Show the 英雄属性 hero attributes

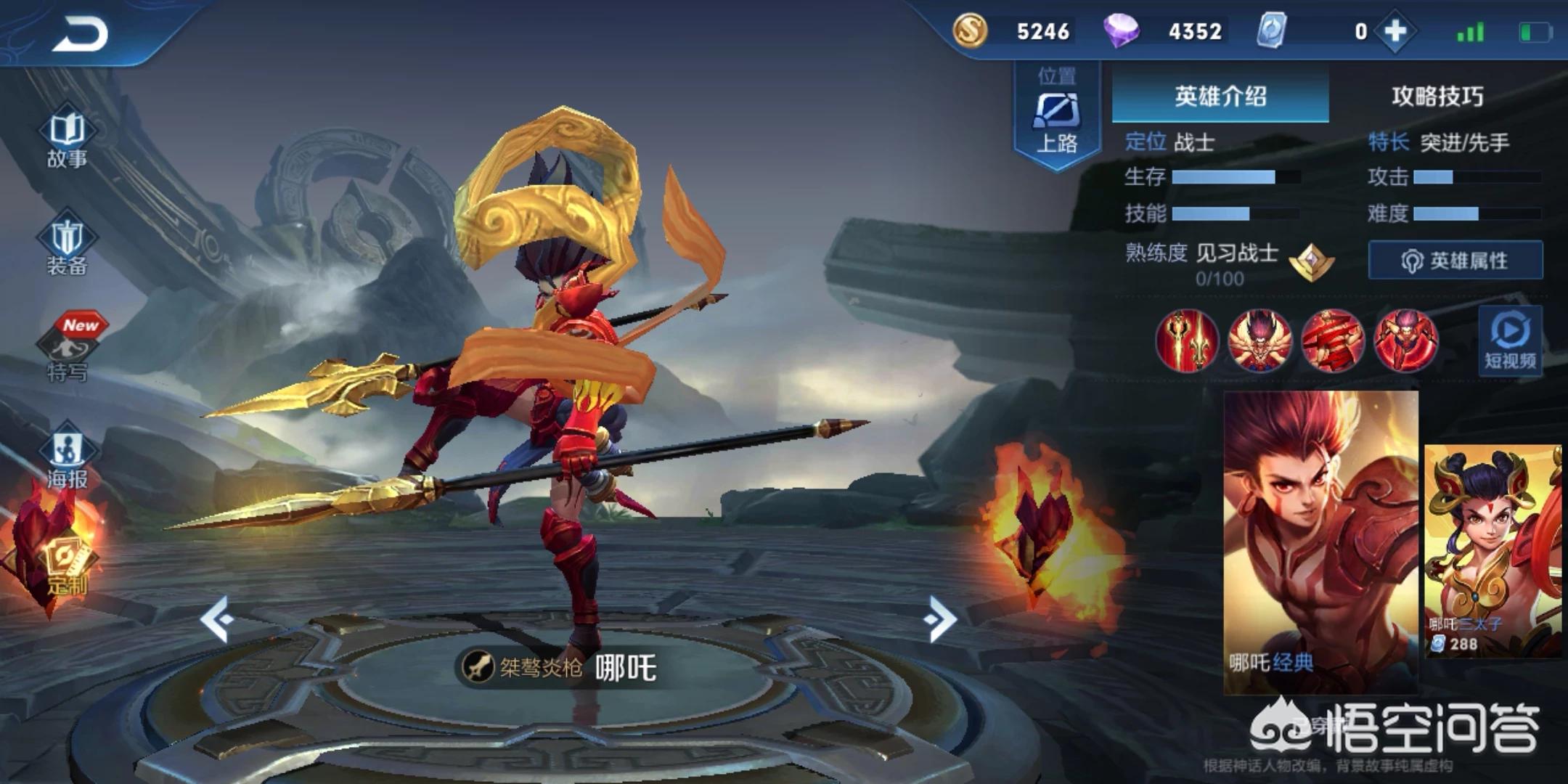[1455, 260]
